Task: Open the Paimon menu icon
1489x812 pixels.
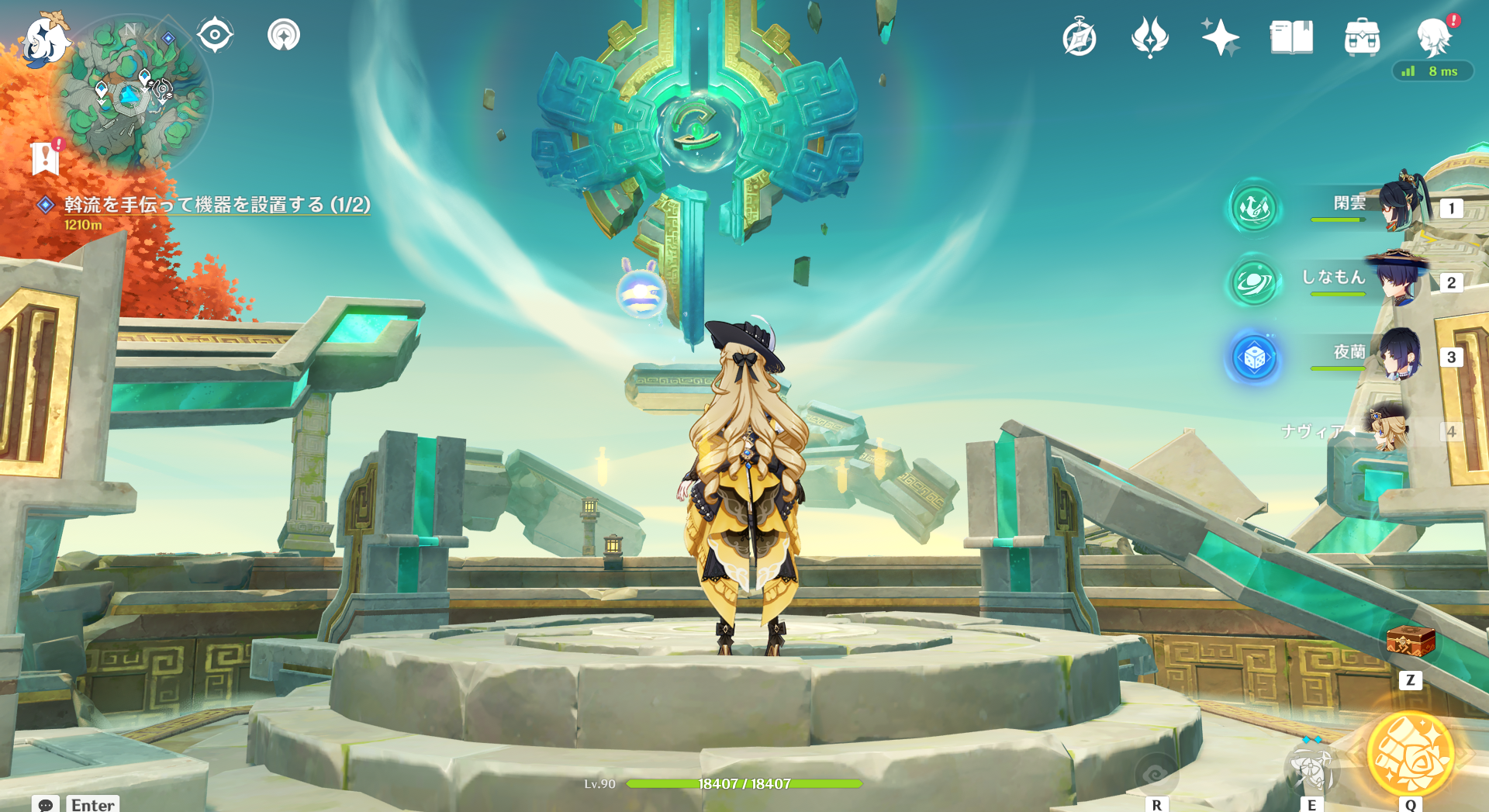Action: [45, 39]
